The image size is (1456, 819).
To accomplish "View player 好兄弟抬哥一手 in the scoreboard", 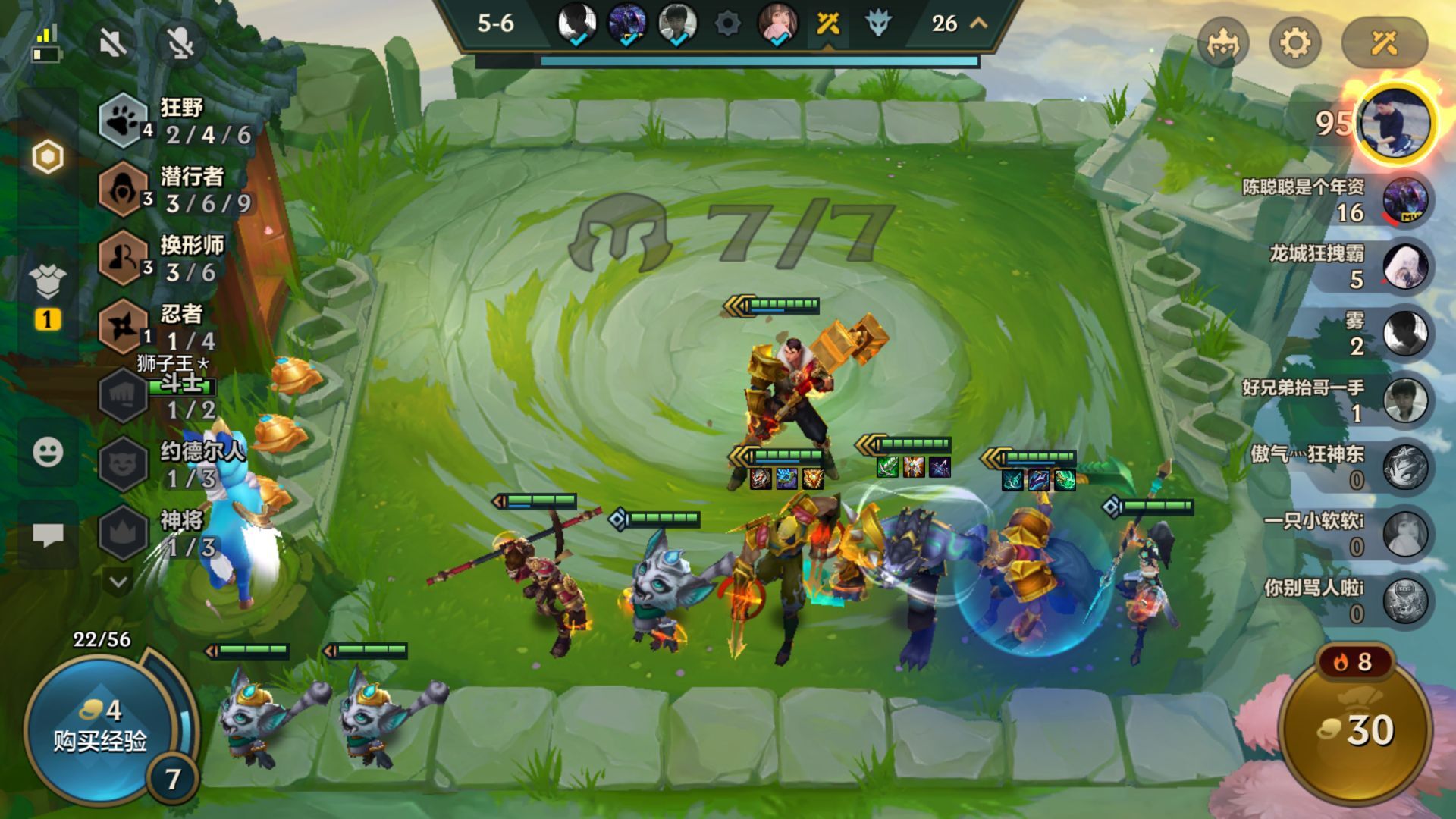I will 1404,400.
